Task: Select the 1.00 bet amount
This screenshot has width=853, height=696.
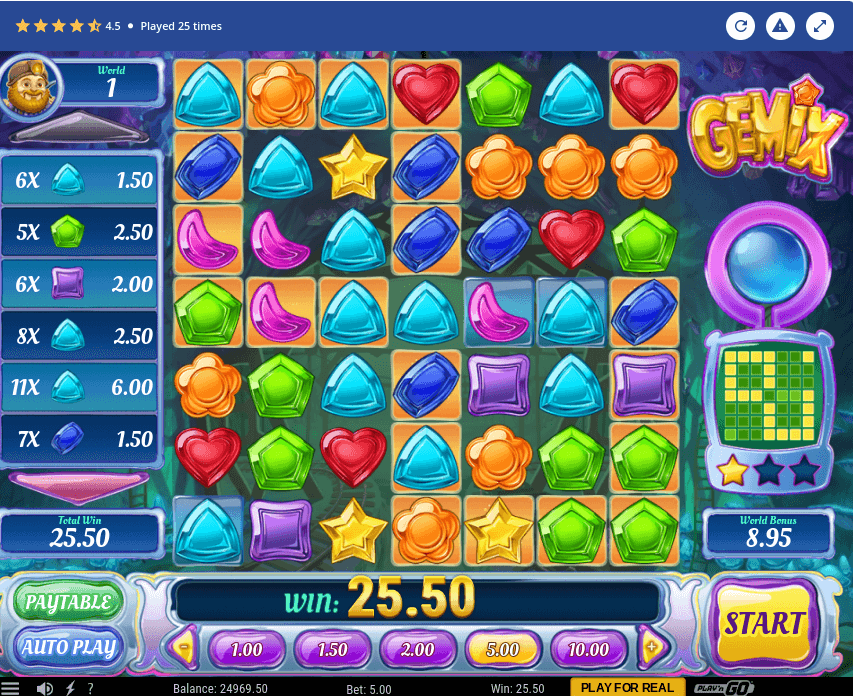Action: [246, 649]
